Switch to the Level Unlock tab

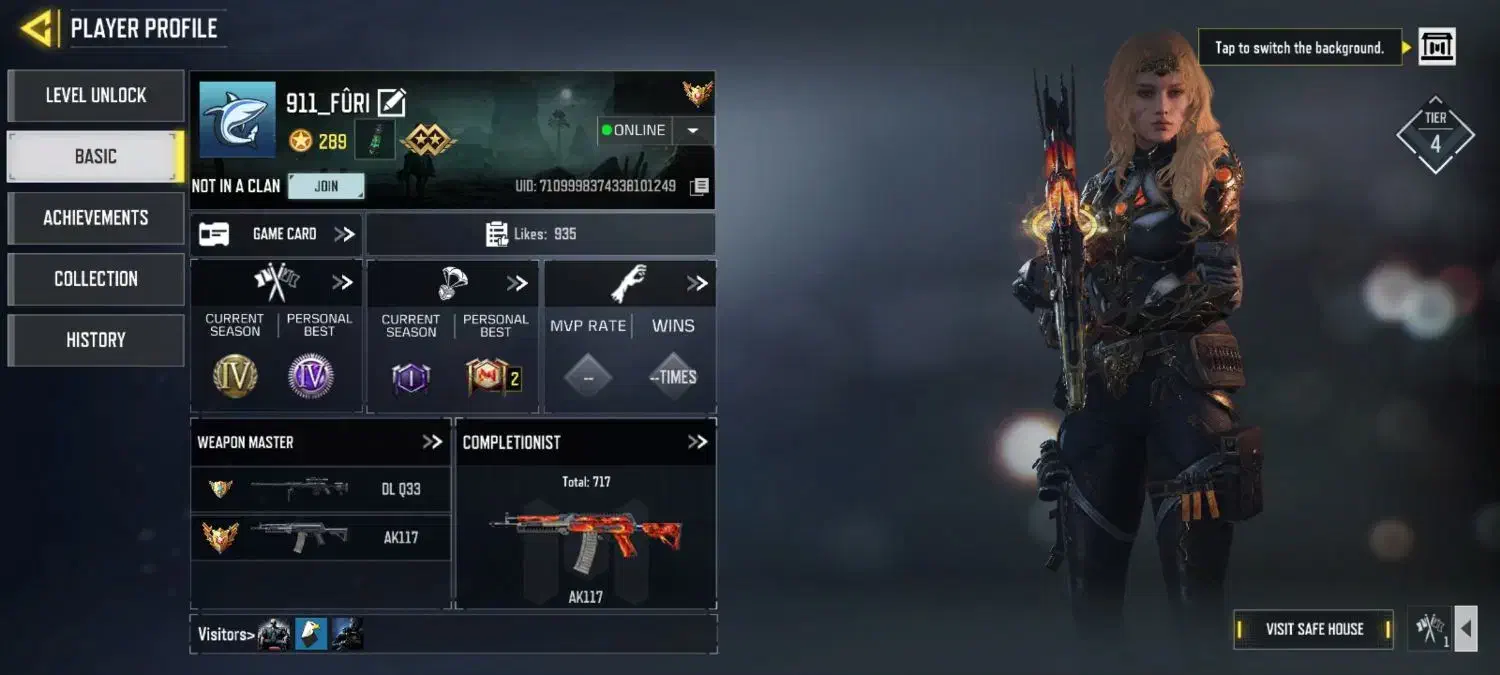96,96
